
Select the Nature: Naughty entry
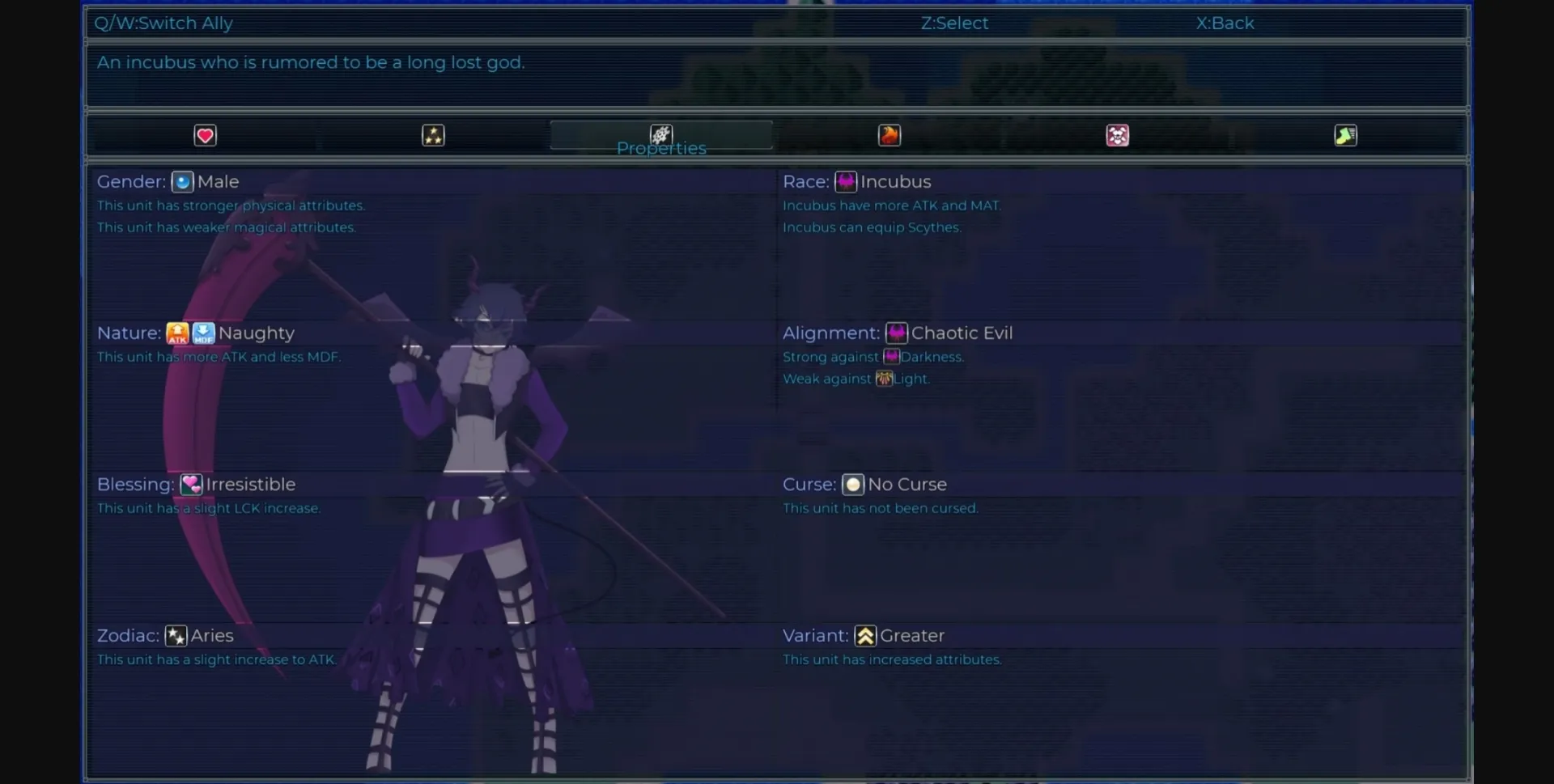pos(196,333)
